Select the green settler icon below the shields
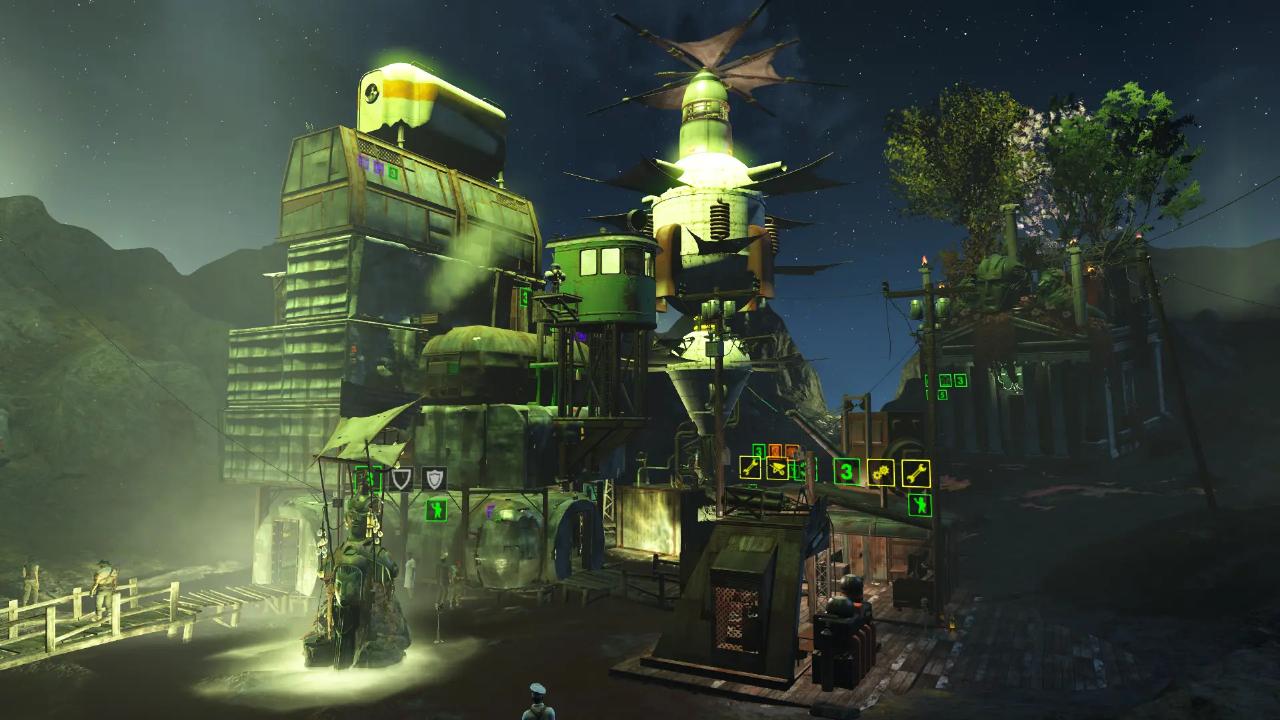 coord(435,510)
